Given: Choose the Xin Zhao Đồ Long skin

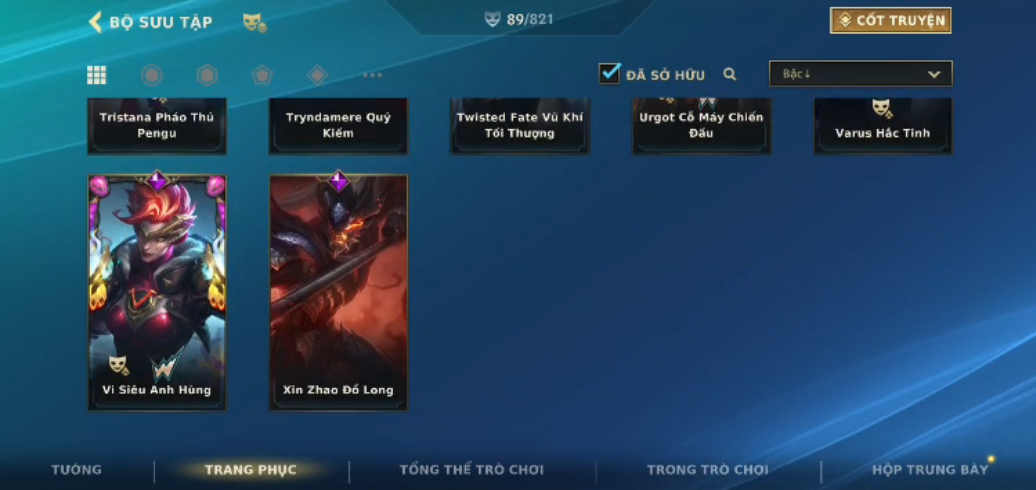Looking at the screenshot, I should tap(338, 292).
